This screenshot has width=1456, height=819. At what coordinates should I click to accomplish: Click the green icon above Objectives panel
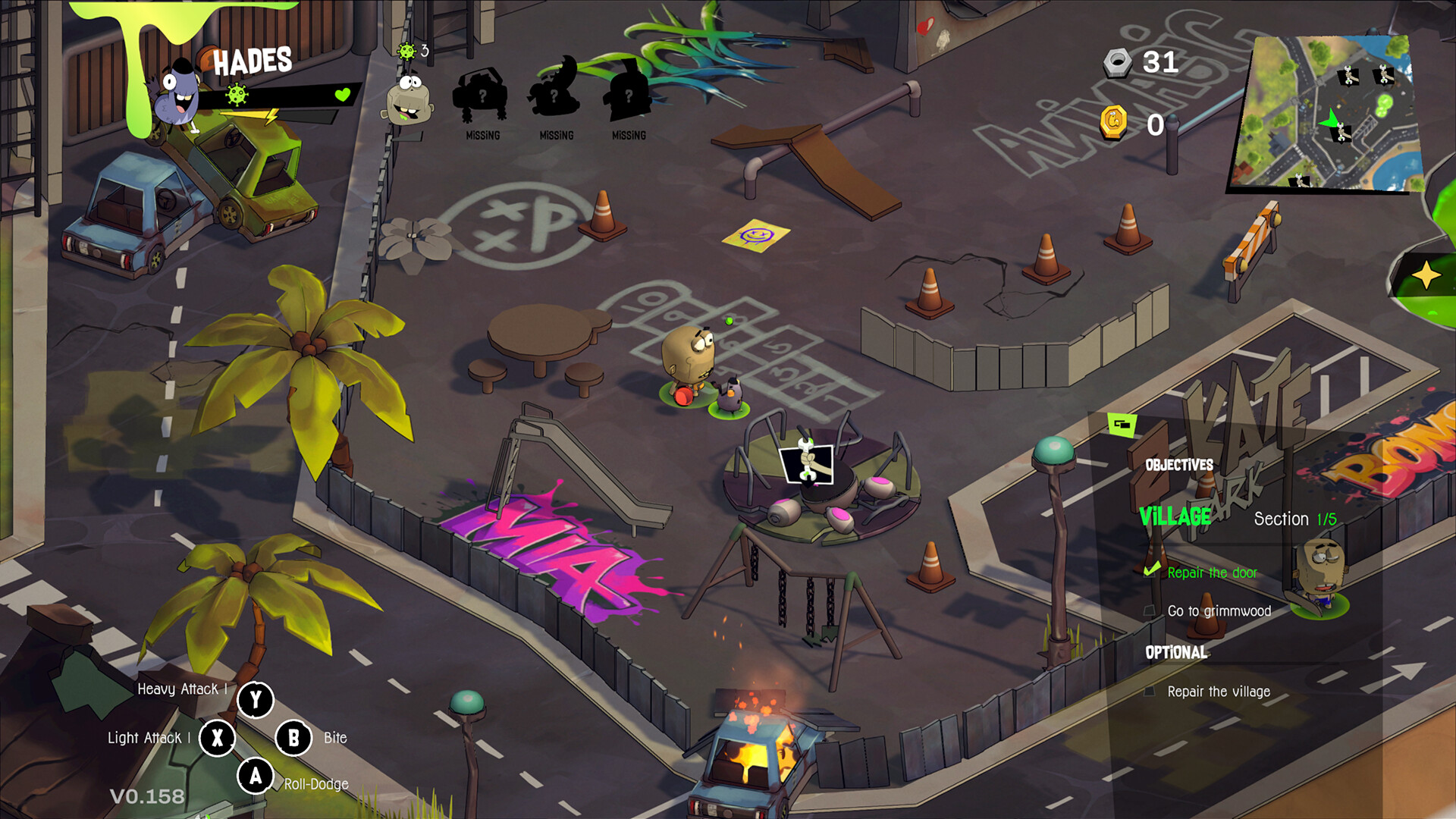(x=1122, y=425)
